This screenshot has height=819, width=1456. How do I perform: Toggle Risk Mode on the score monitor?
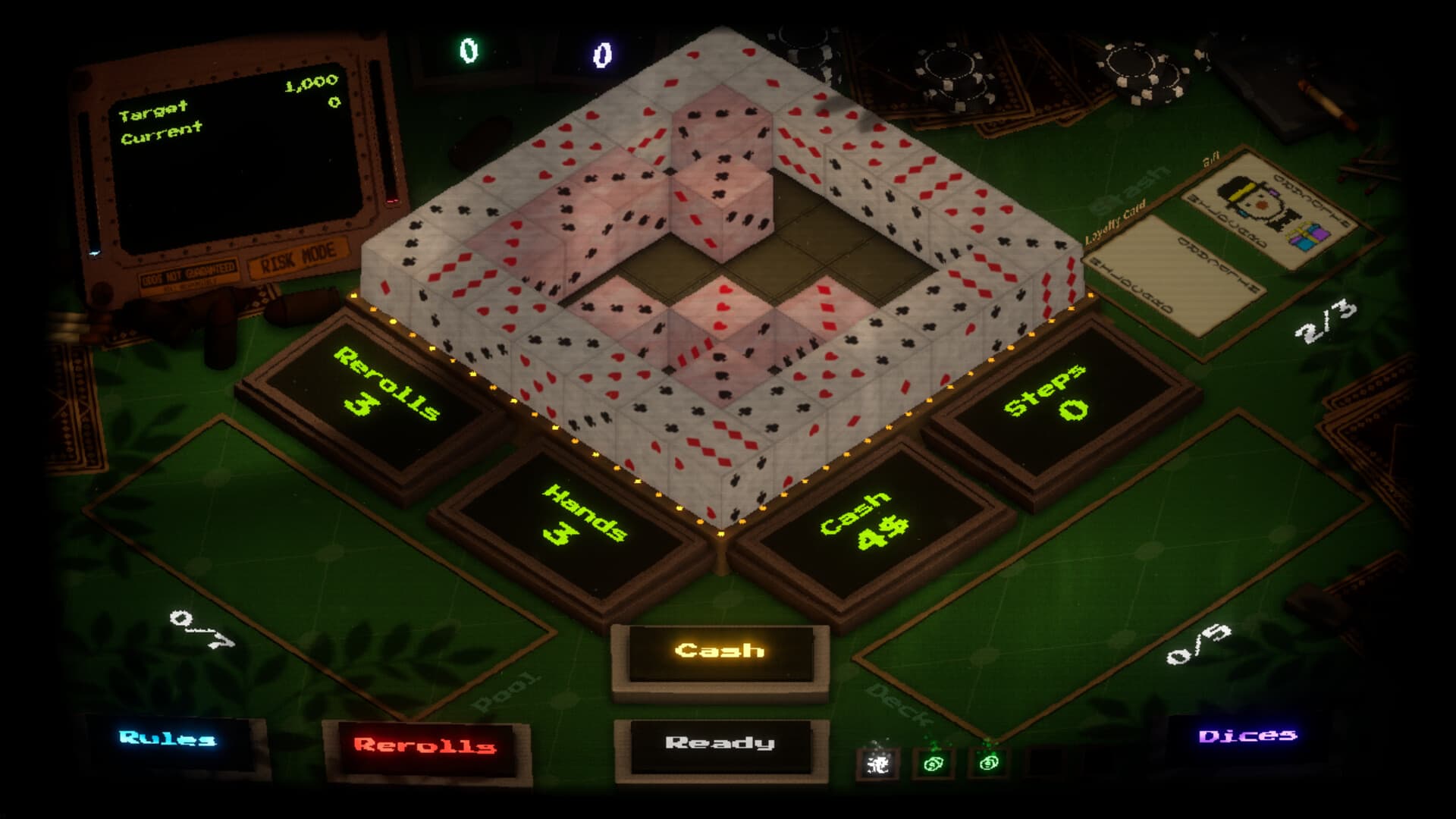click(x=297, y=256)
